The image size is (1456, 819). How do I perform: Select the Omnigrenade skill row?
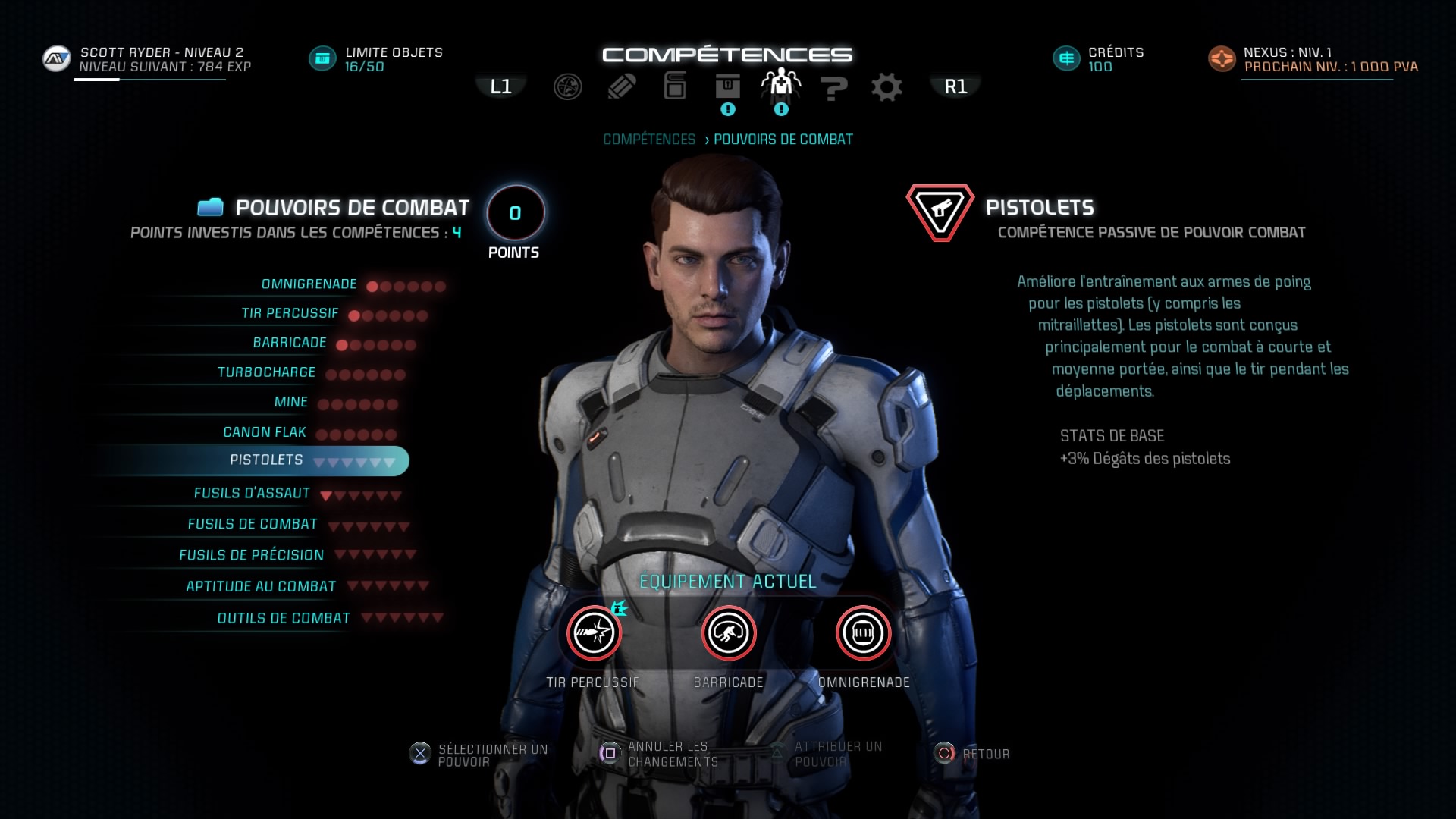point(309,284)
